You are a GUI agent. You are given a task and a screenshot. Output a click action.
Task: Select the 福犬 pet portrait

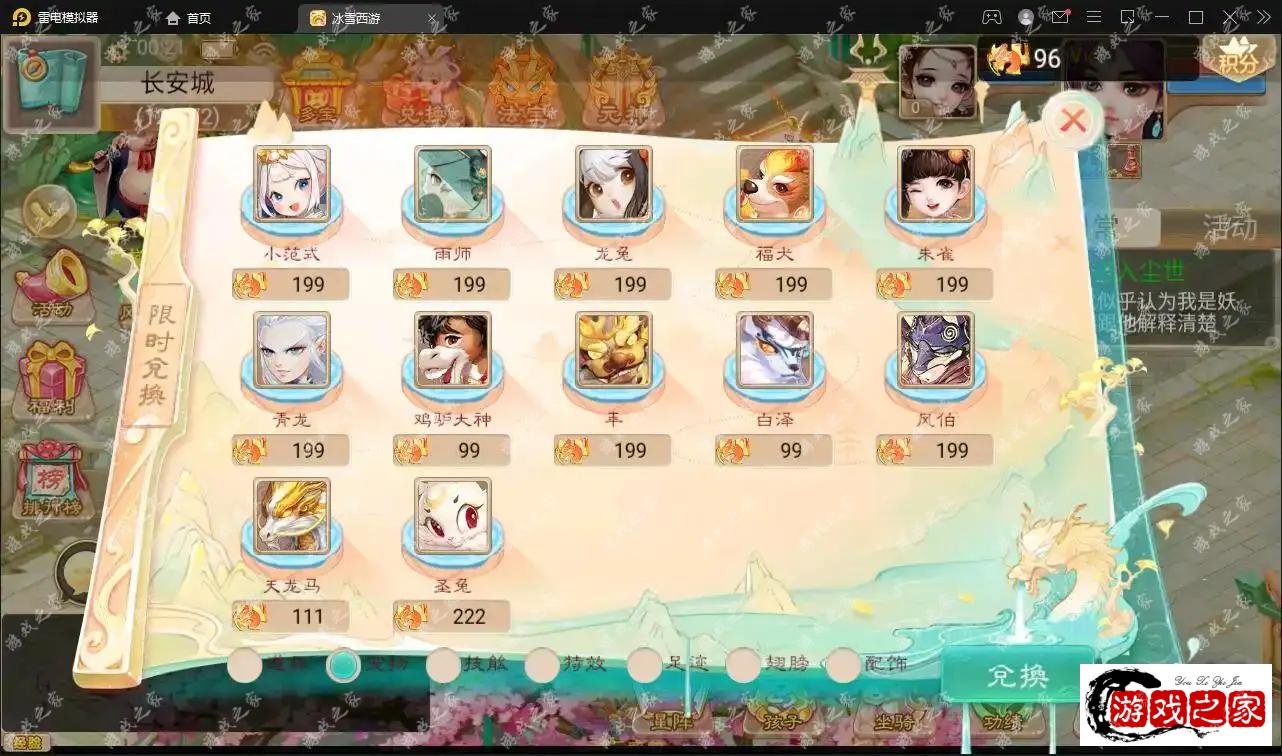(x=774, y=184)
